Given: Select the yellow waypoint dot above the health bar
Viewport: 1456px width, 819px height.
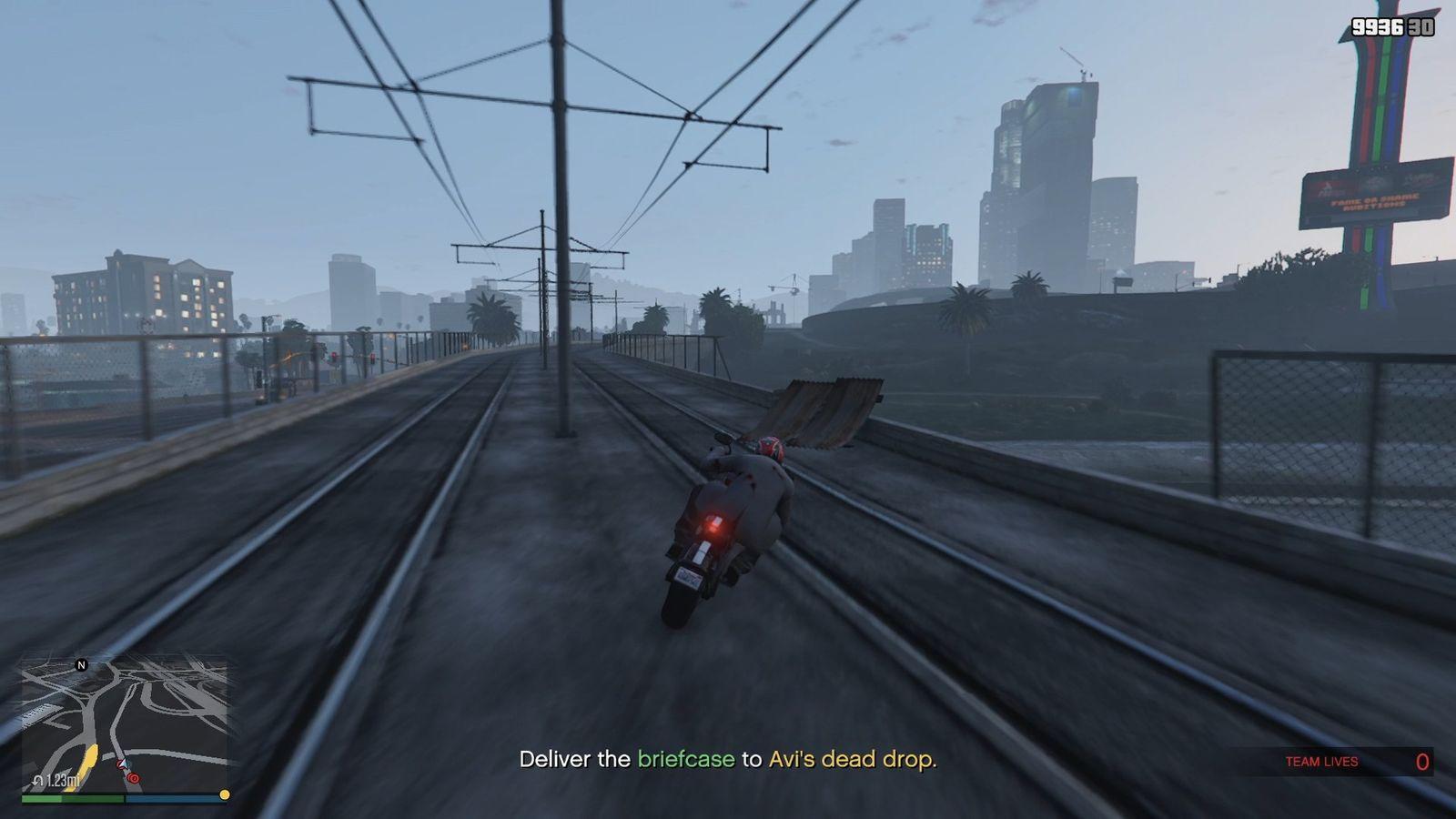Looking at the screenshot, I should pyautogui.click(x=224, y=794).
